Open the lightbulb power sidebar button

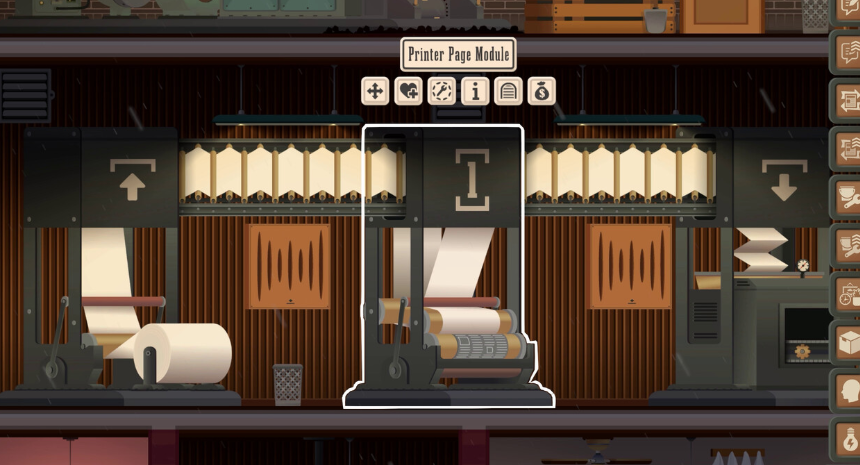point(846,439)
